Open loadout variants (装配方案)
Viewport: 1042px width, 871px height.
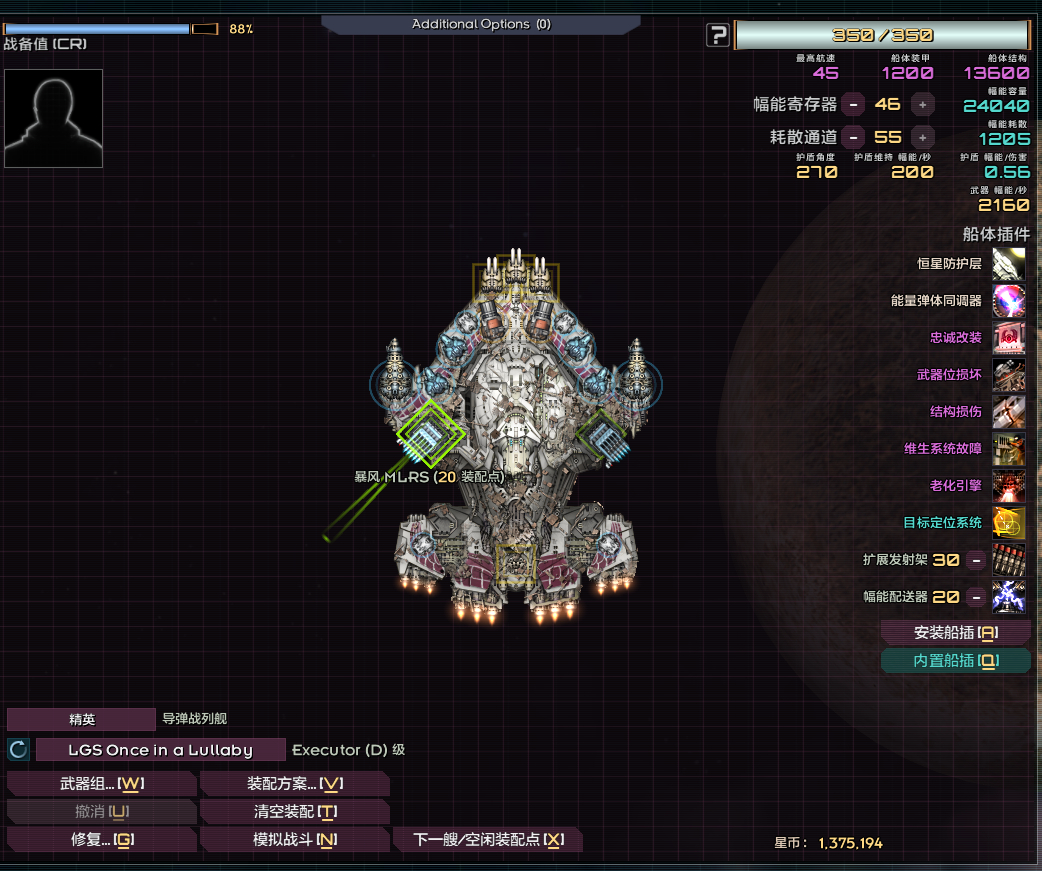294,784
